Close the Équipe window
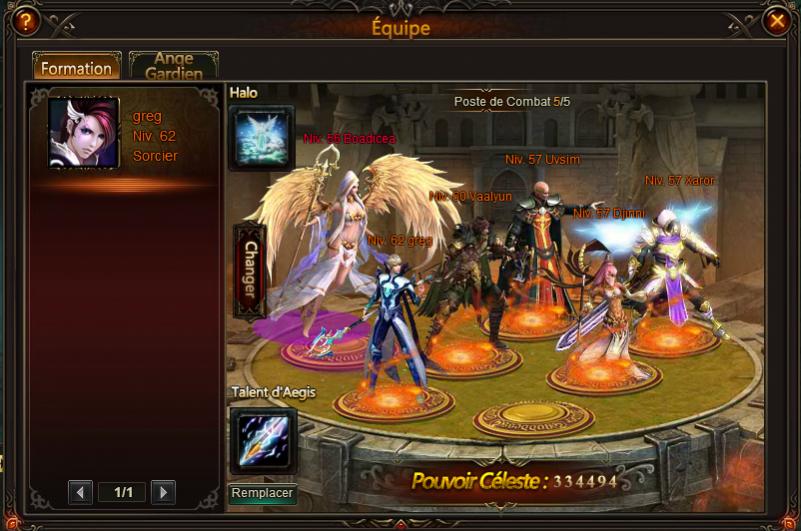The height and width of the screenshot is (531, 801). (776, 20)
